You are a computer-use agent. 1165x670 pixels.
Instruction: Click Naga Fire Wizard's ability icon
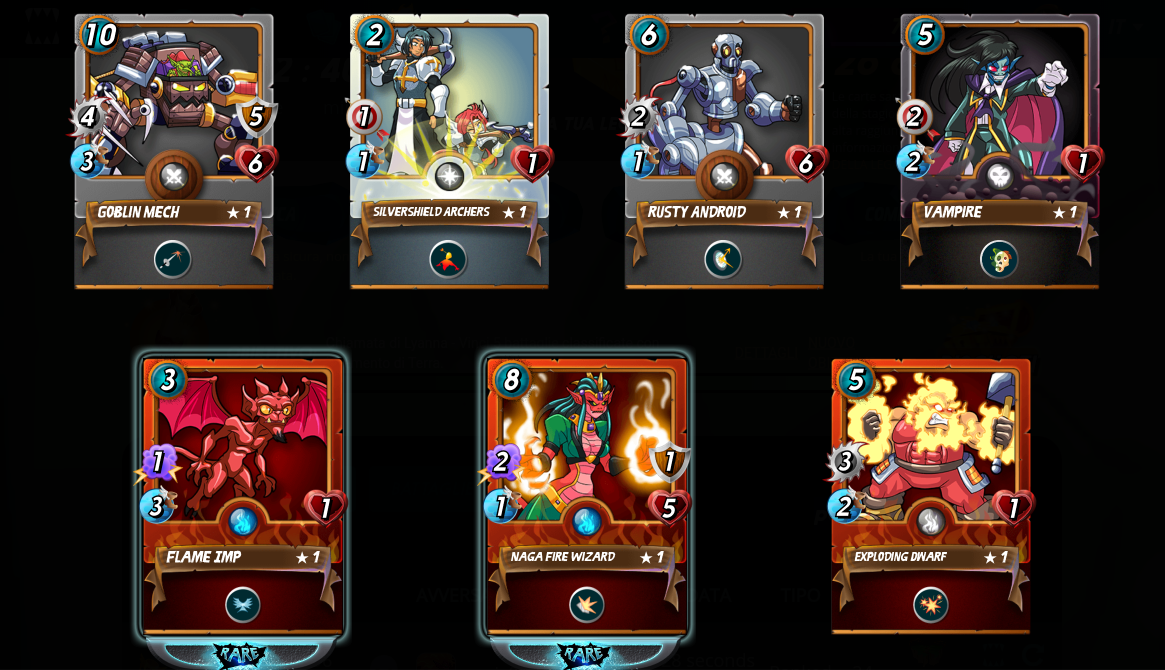pyautogui.click(x=587, y=605)
